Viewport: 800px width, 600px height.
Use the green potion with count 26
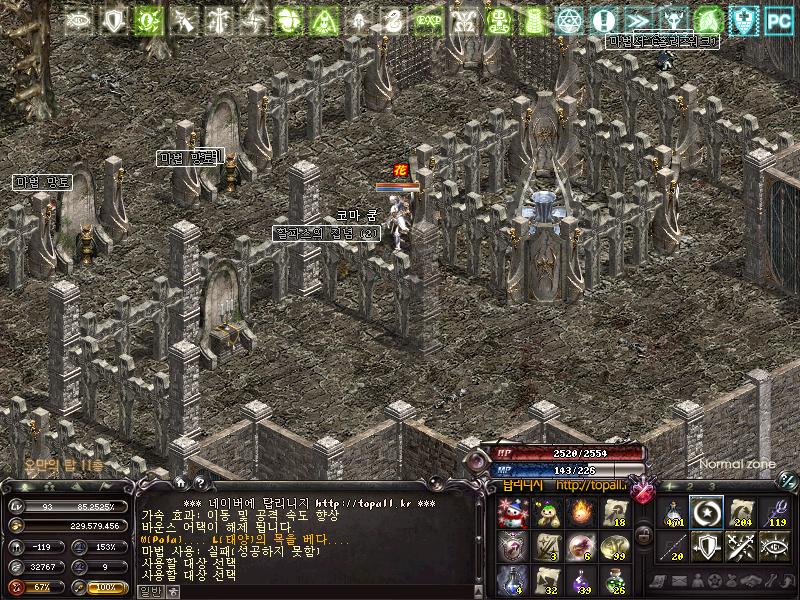613,578
